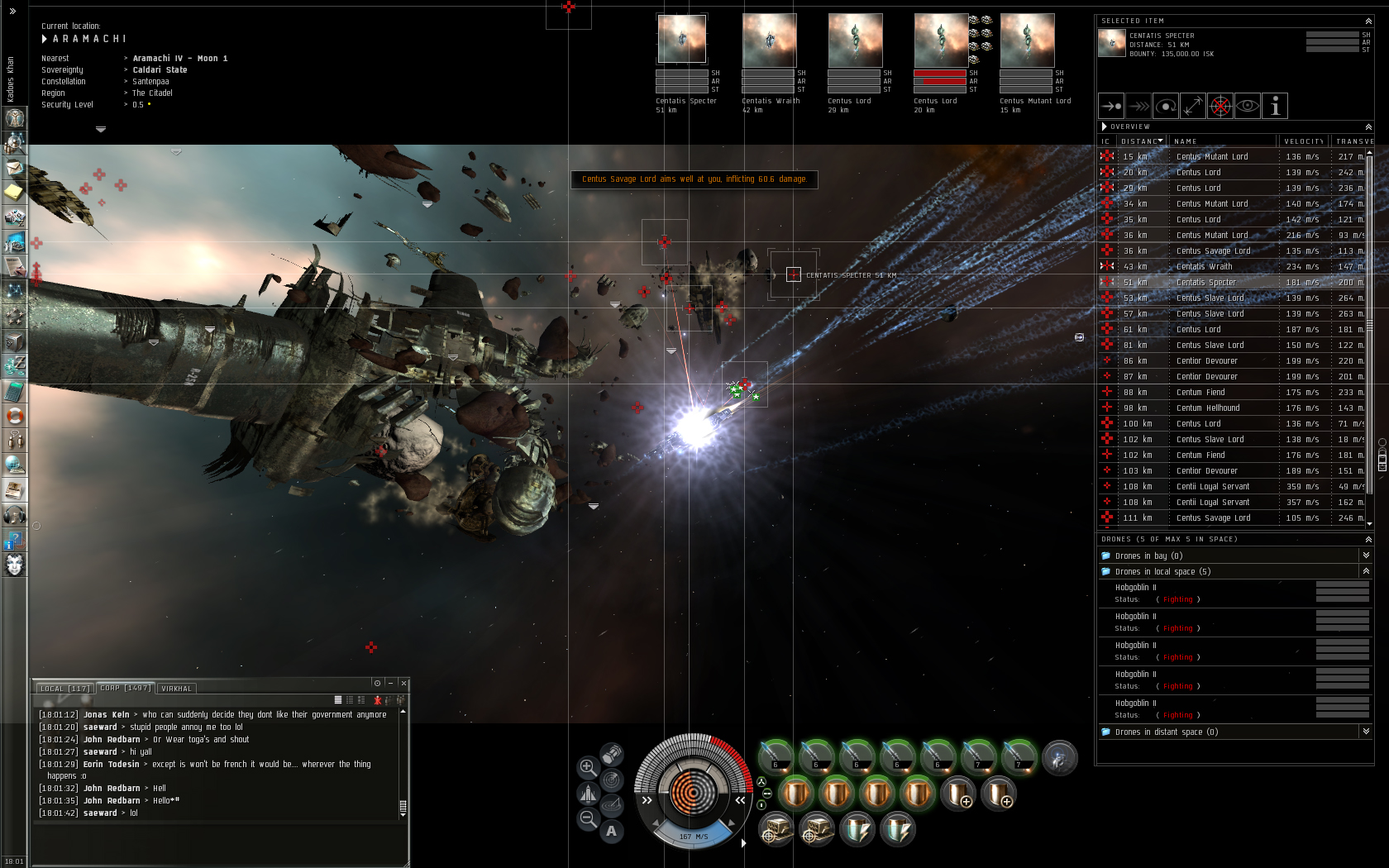Expand the Drones in bay group
Viewport: 1389px width, 868px height.
[x=1366, y=556]
